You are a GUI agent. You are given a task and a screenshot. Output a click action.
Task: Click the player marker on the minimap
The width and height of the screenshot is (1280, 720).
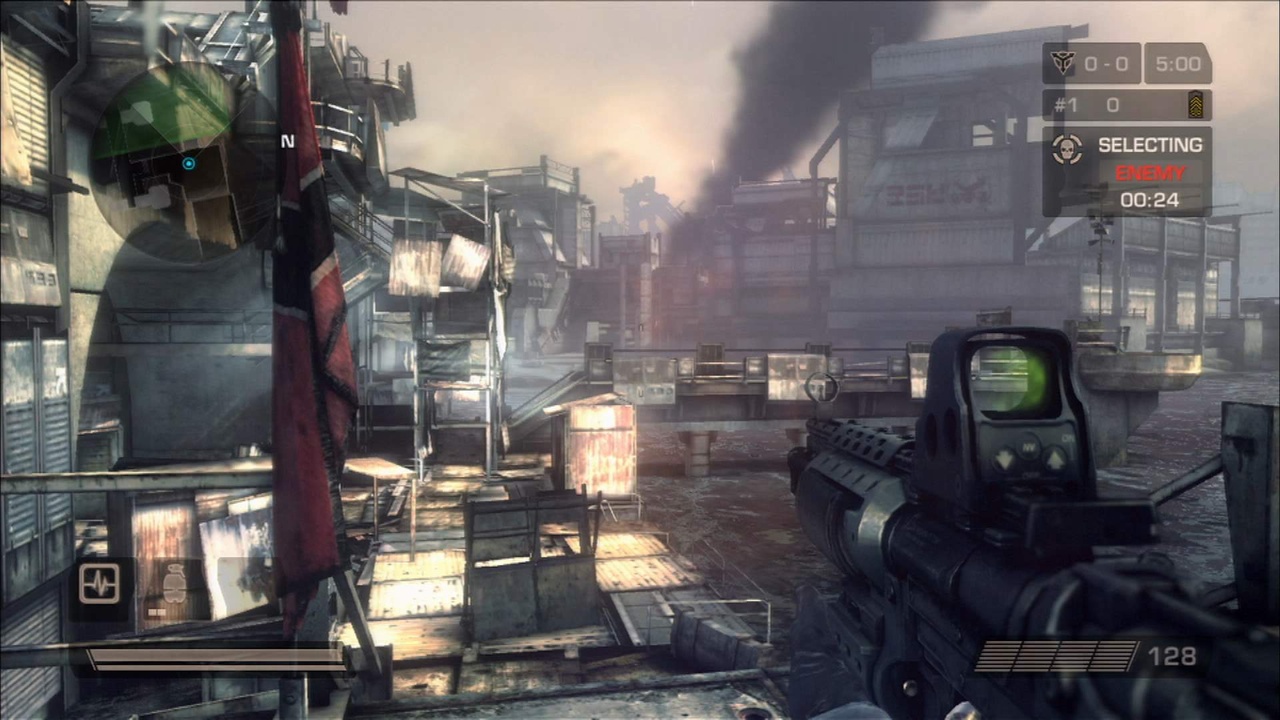188,163
